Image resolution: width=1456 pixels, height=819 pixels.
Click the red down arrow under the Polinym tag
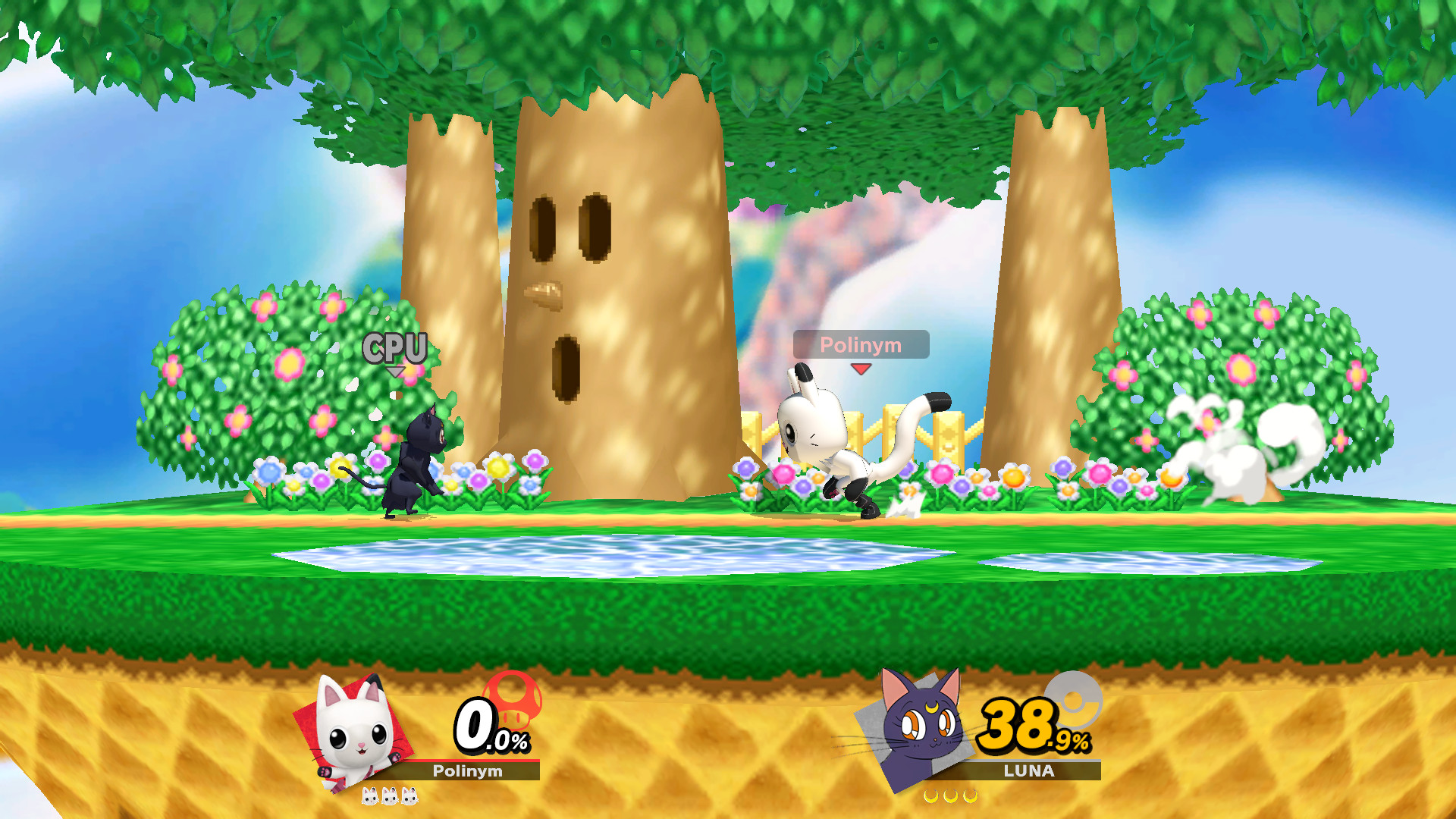(x=860, y=371)
